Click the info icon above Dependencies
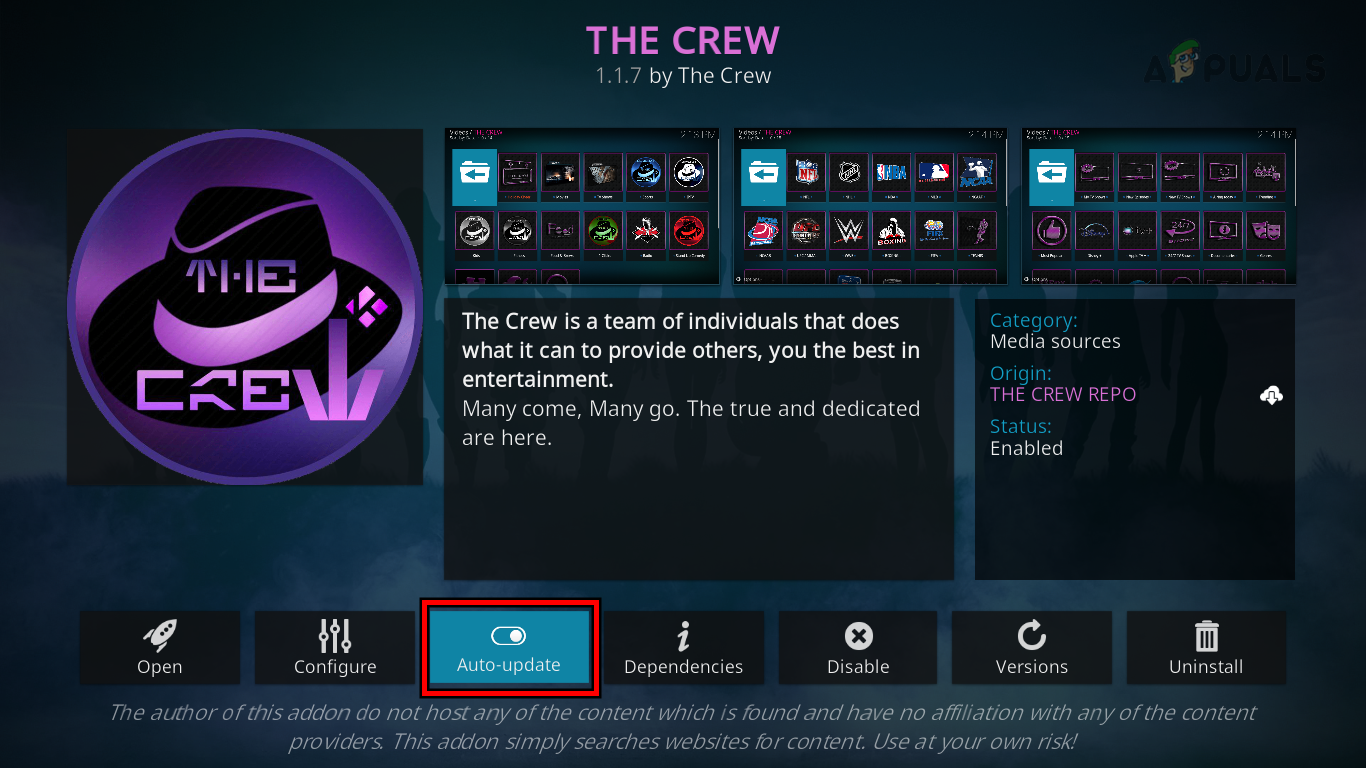 coord(683,634)
